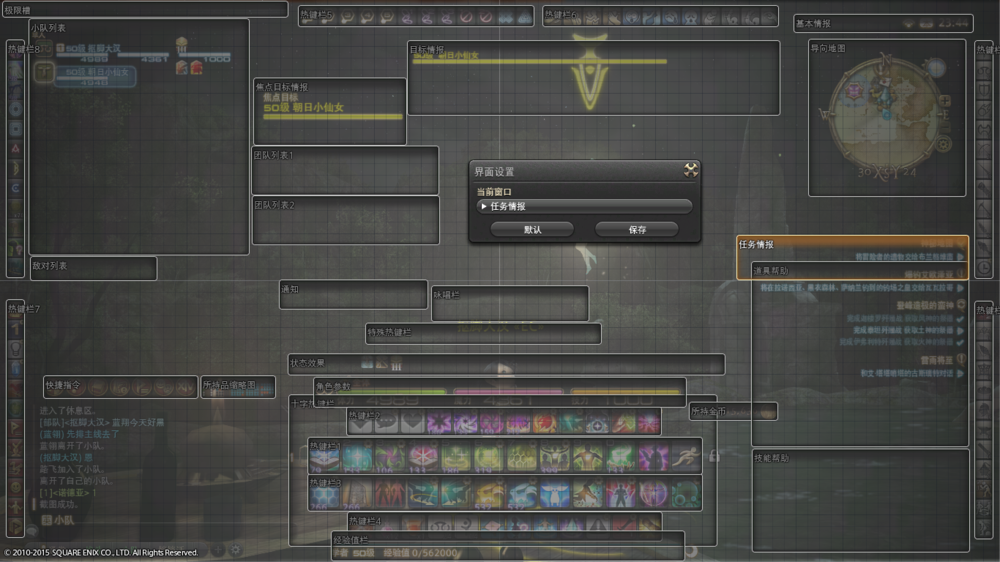Click the 默认 (Default) button
The width and height of the screenshot is (1000, 562).
coord(532,229)
